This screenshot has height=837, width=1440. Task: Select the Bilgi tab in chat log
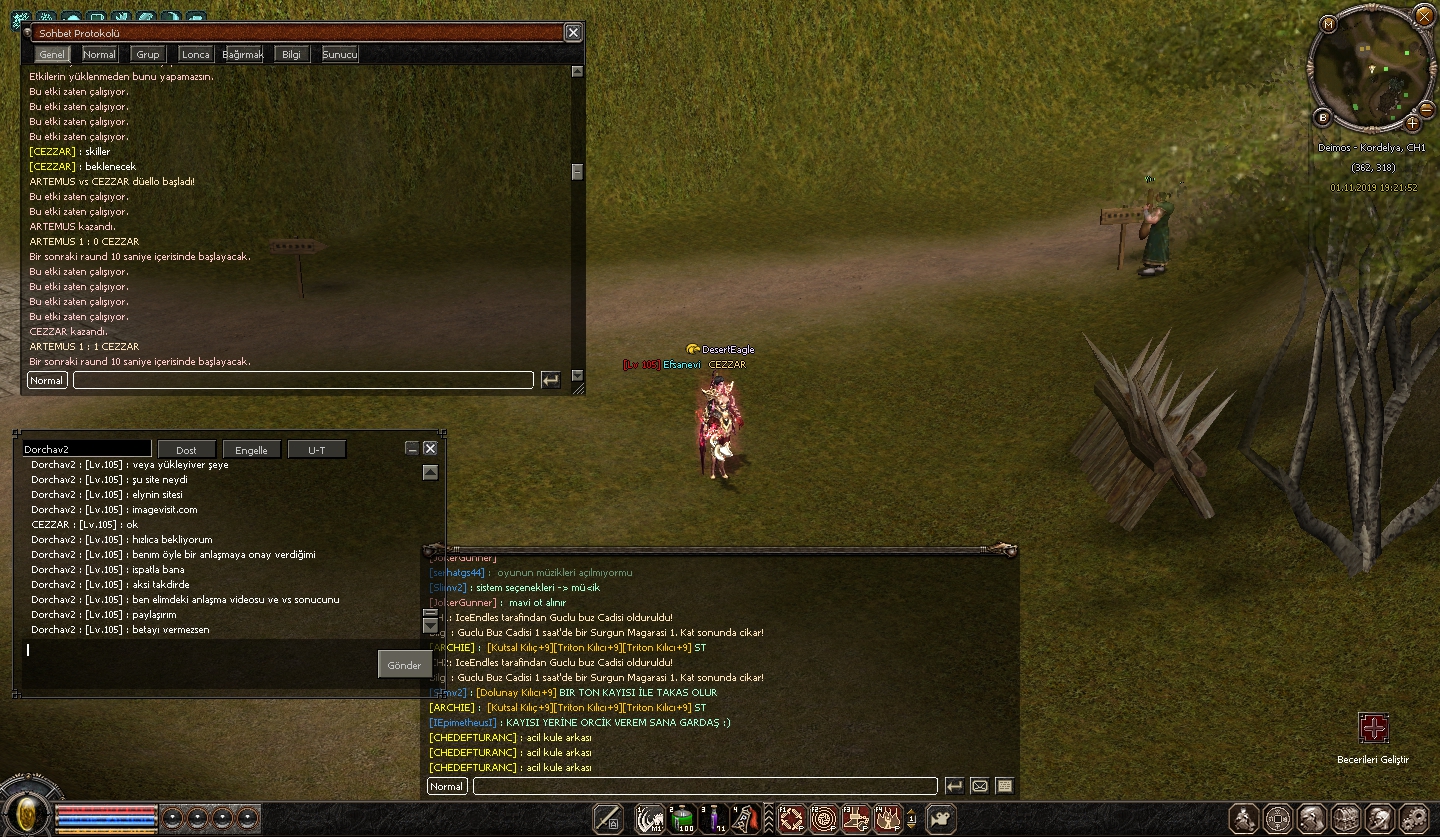[x=291, y=54]
